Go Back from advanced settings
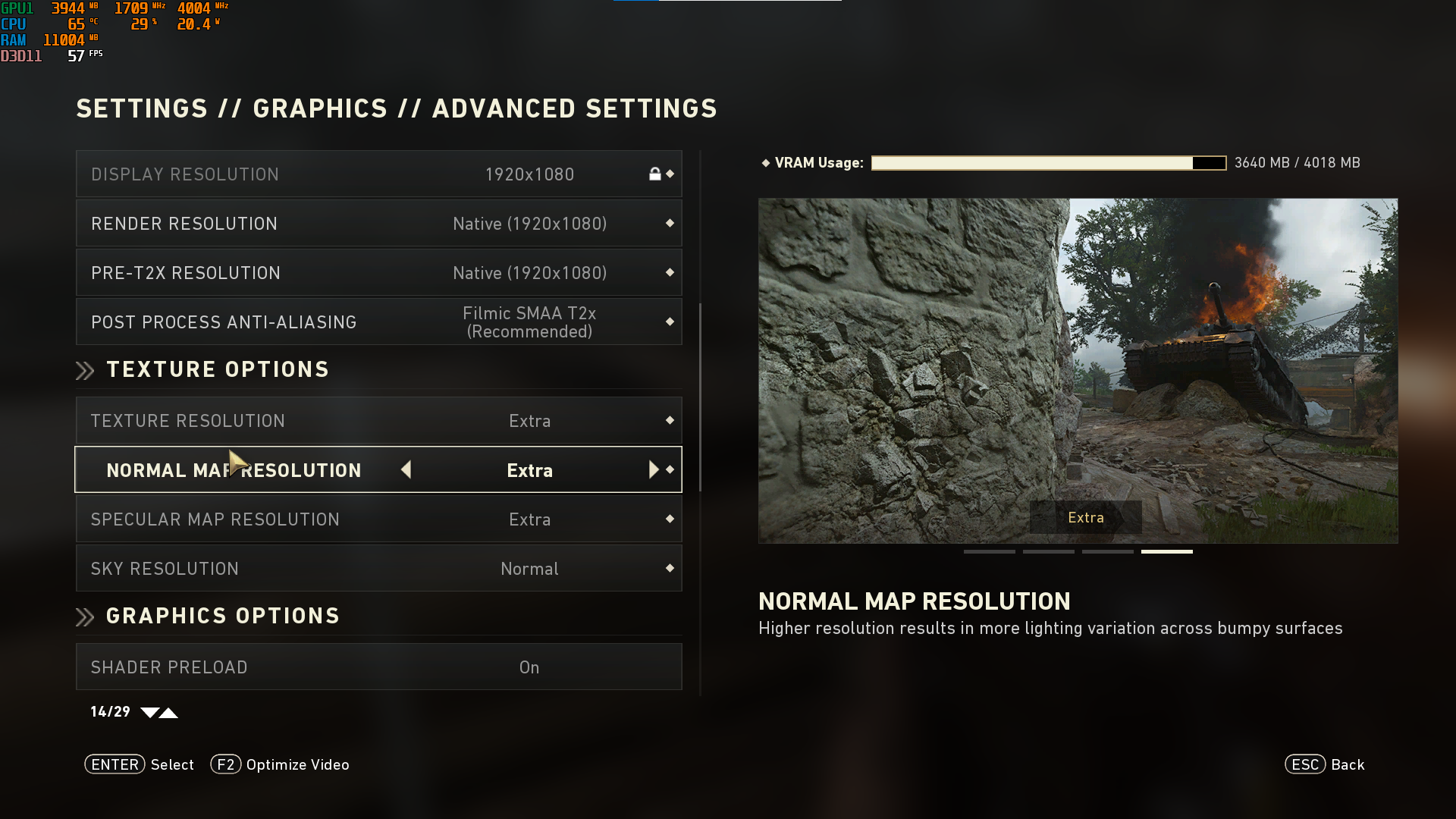 (1324, 764)
